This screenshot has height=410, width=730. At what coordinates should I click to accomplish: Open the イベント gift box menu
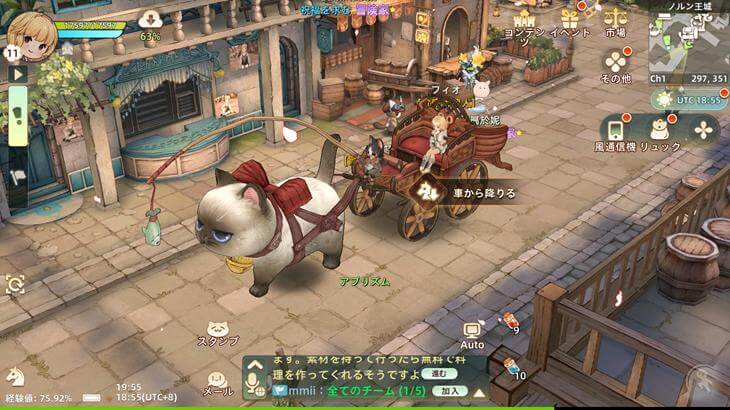point(570,20)
